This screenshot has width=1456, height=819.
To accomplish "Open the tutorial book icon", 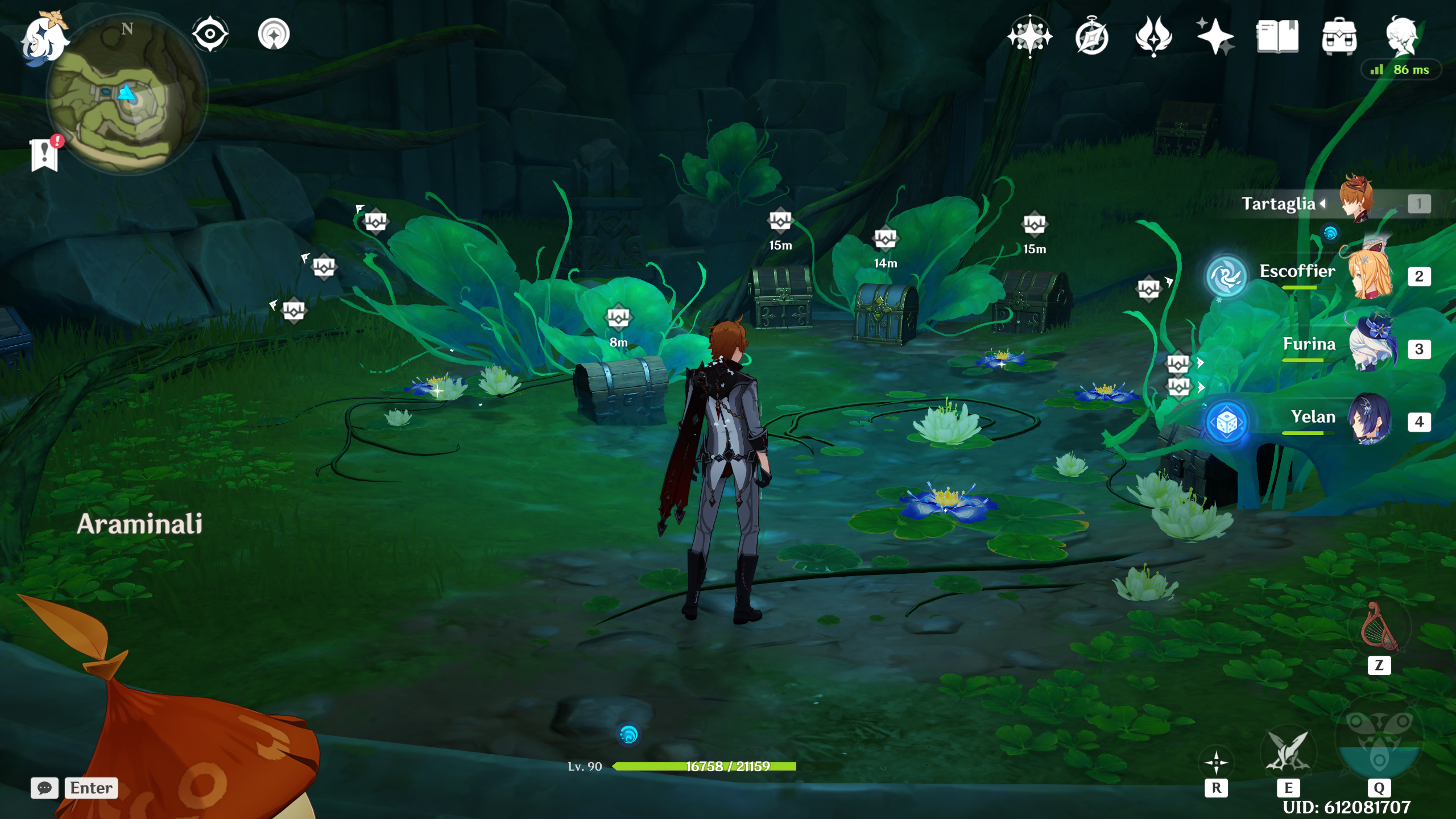I will tap(1277, 36).
